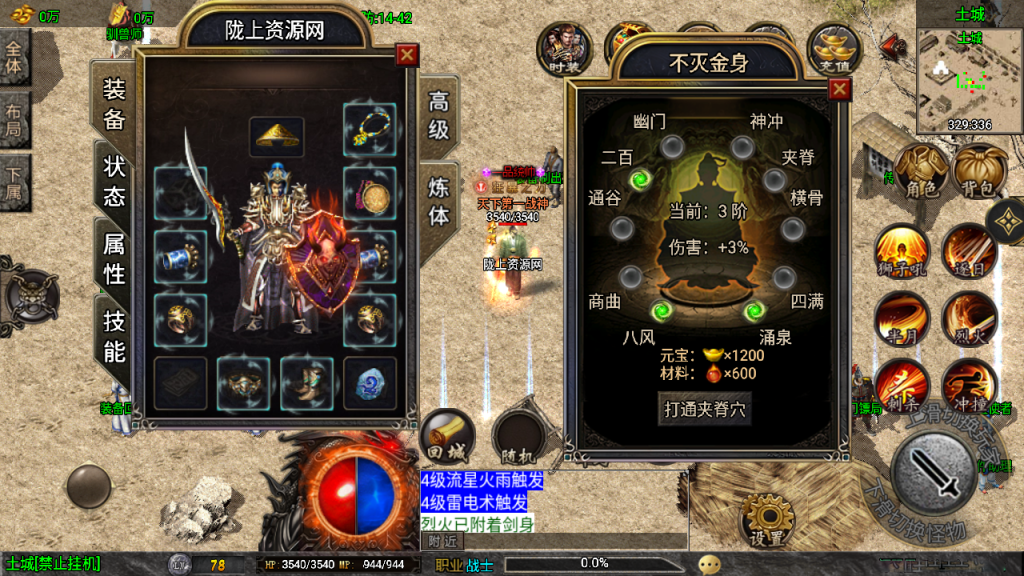
Task: Switch to the 状态 tab
Action: pos(114,181)
